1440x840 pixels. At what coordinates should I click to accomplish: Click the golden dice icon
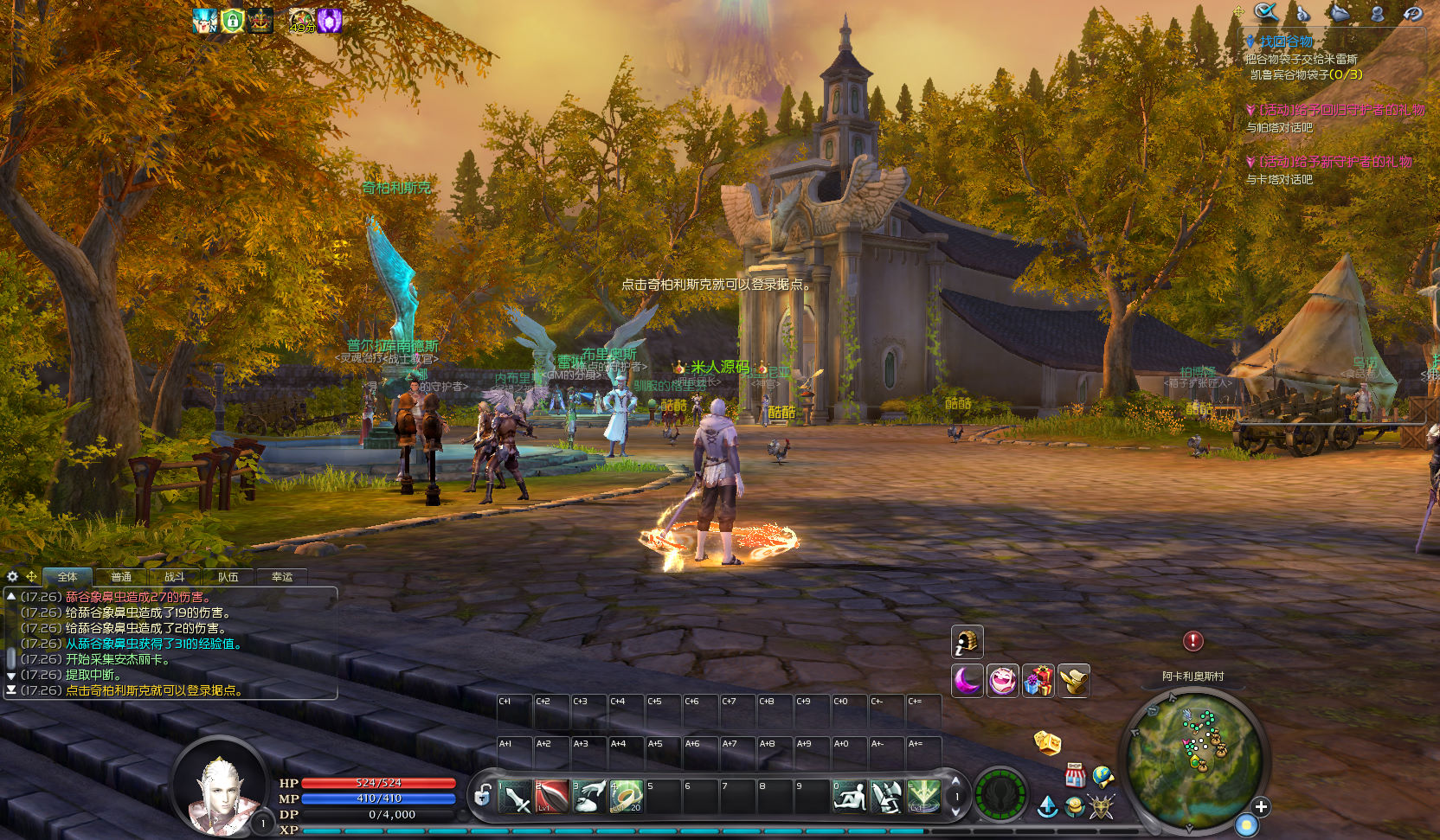click(x=1047, y=742)
